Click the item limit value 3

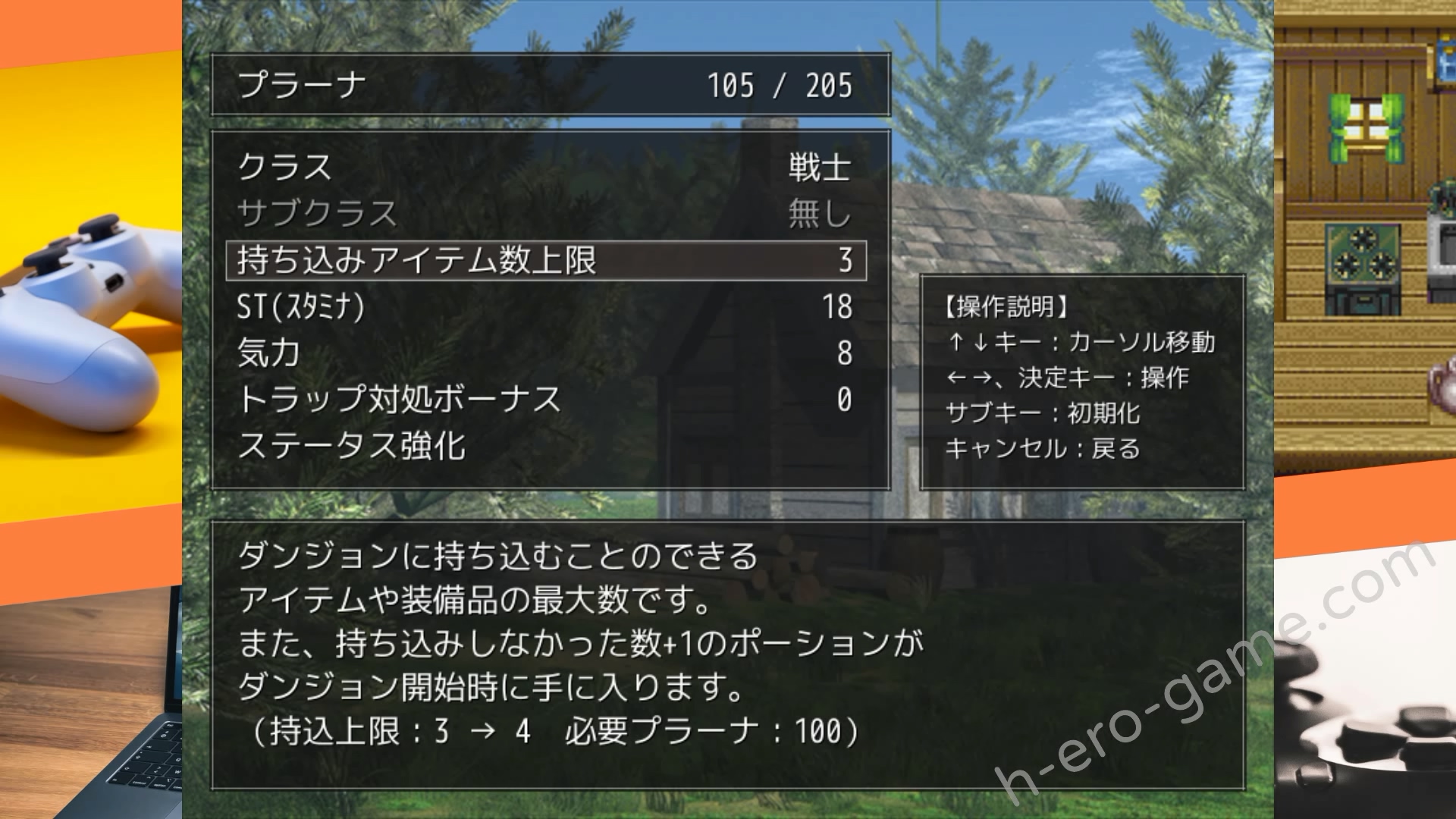(851, 260)
